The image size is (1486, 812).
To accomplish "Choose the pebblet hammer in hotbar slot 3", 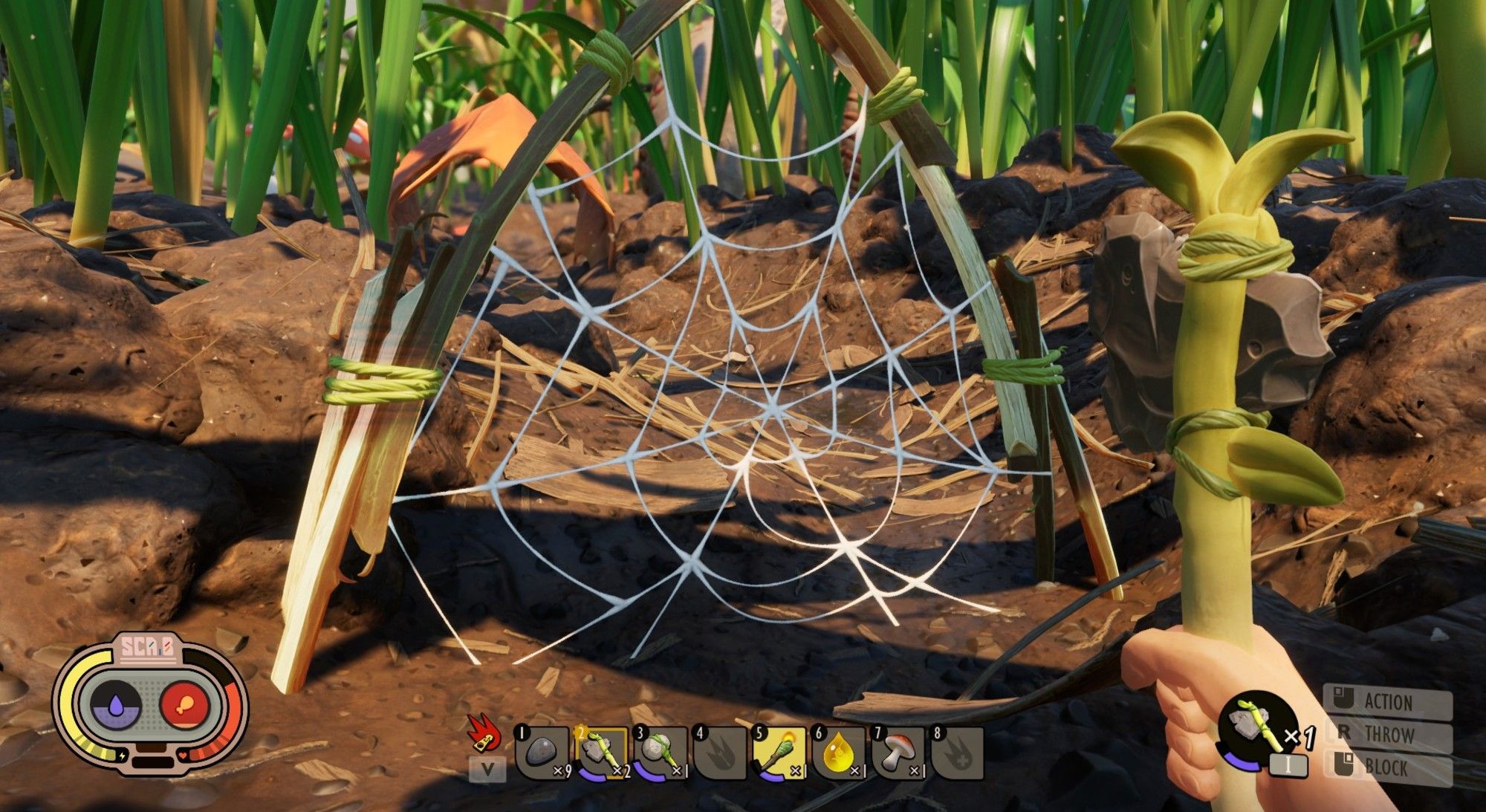I will (x=660, y=753).
